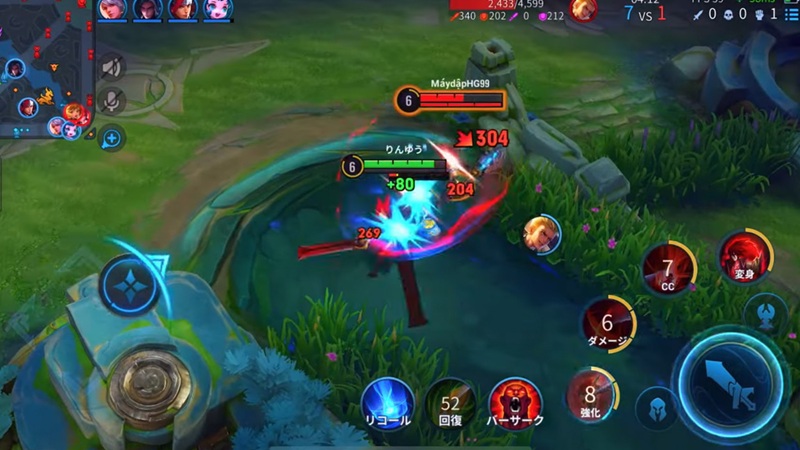
Task: Tap the glowing blue movement joystick button
Action: (130, 285)
